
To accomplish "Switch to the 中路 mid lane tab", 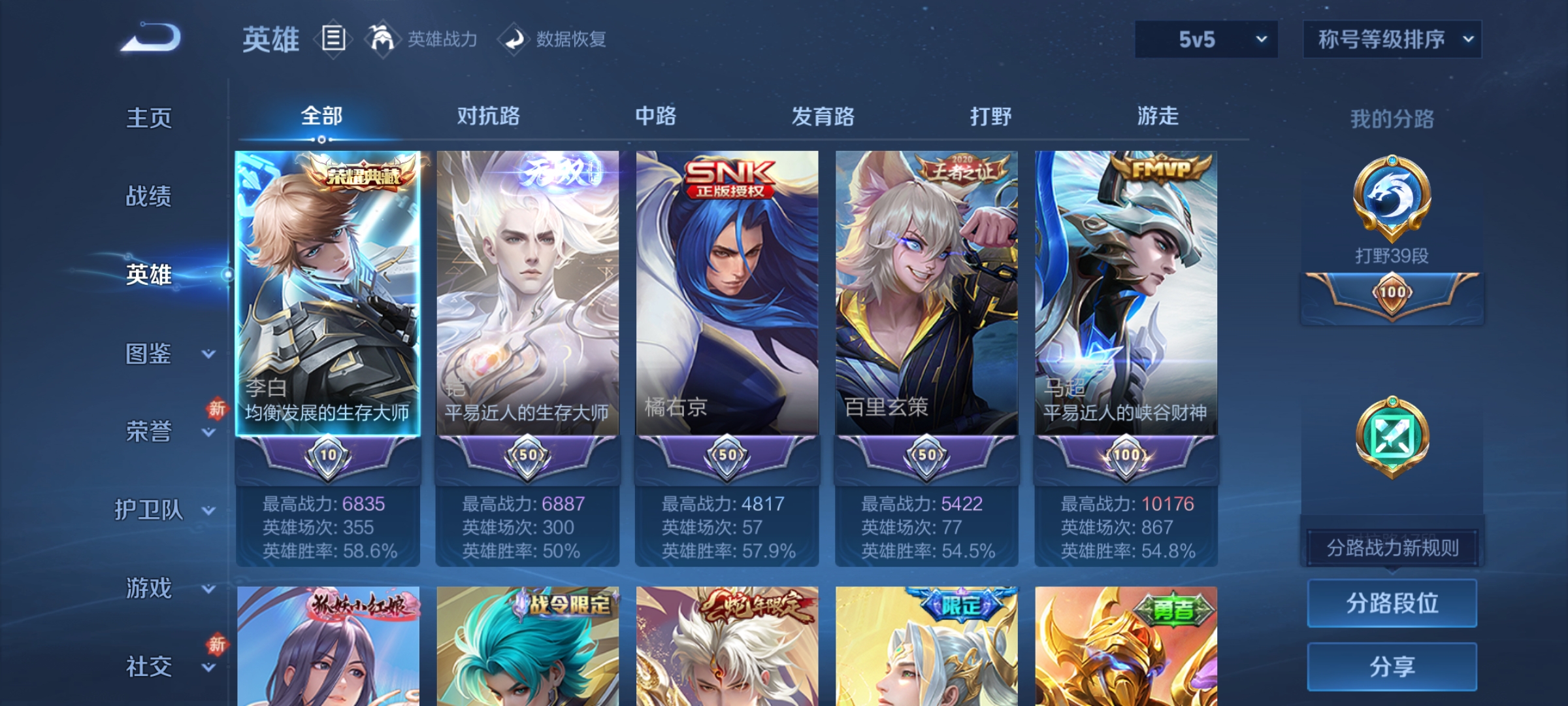I will (656, 116).
